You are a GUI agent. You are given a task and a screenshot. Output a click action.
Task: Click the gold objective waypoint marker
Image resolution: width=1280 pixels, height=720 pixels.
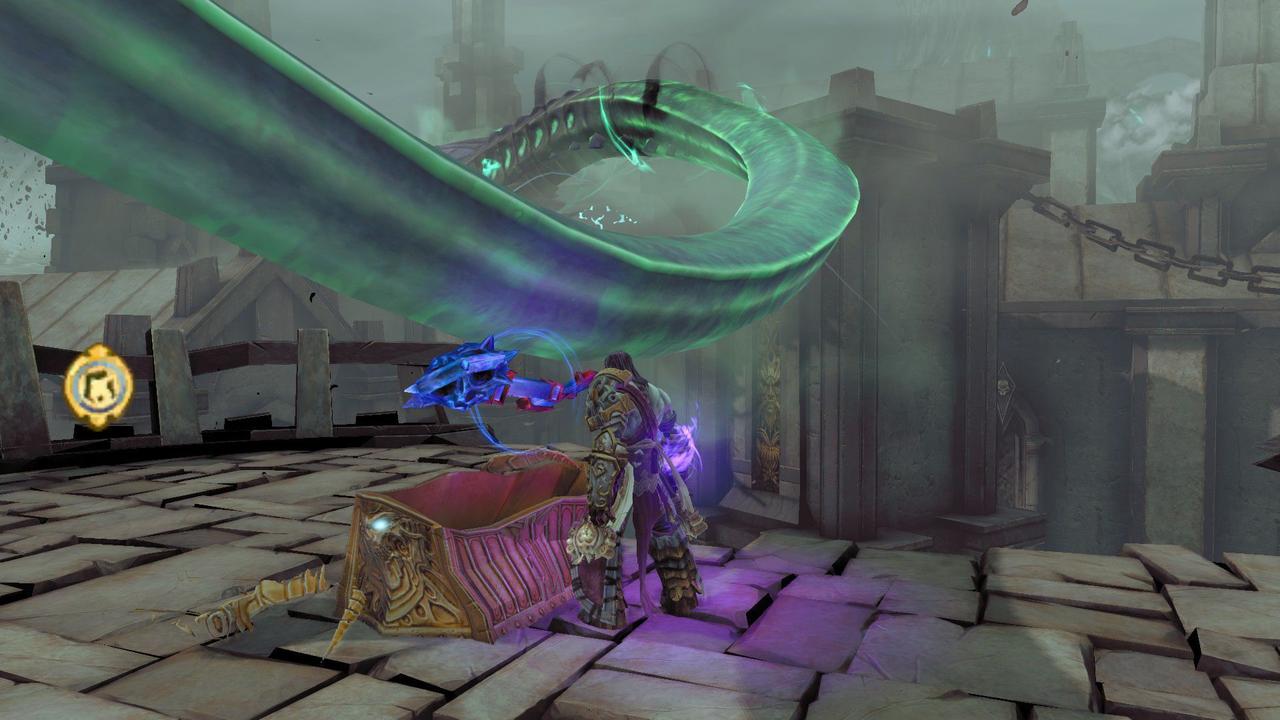pyautogui.click(x=98, y=384)
